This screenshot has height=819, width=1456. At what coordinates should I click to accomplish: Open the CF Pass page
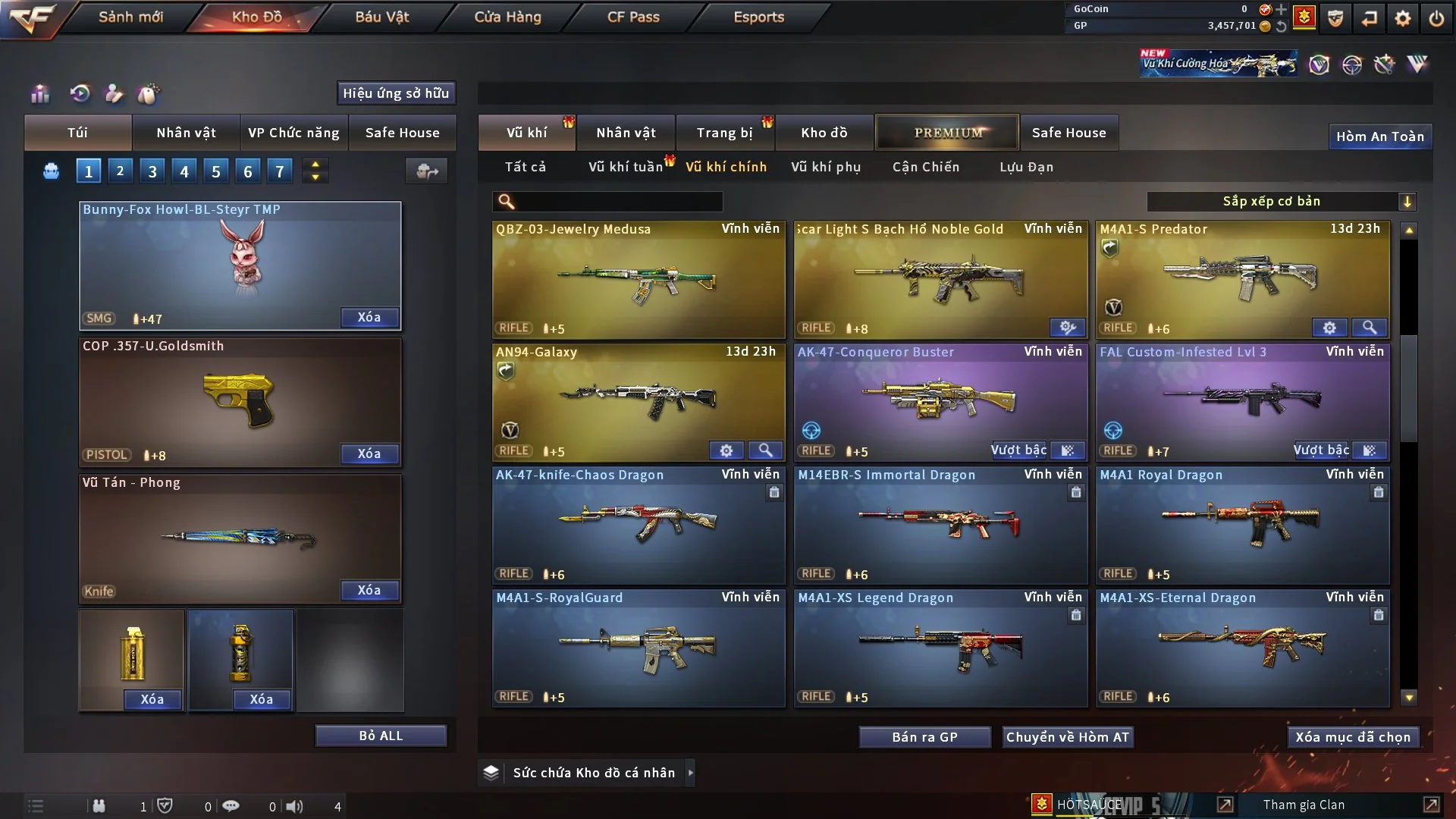(633, 17)
